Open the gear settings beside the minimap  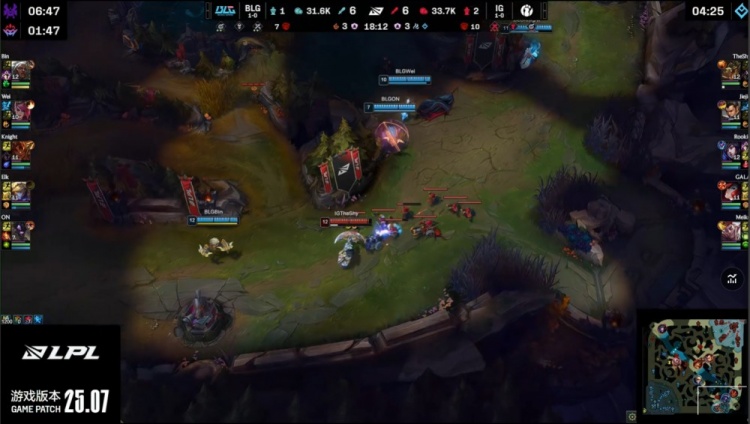[x=632, y=415]
